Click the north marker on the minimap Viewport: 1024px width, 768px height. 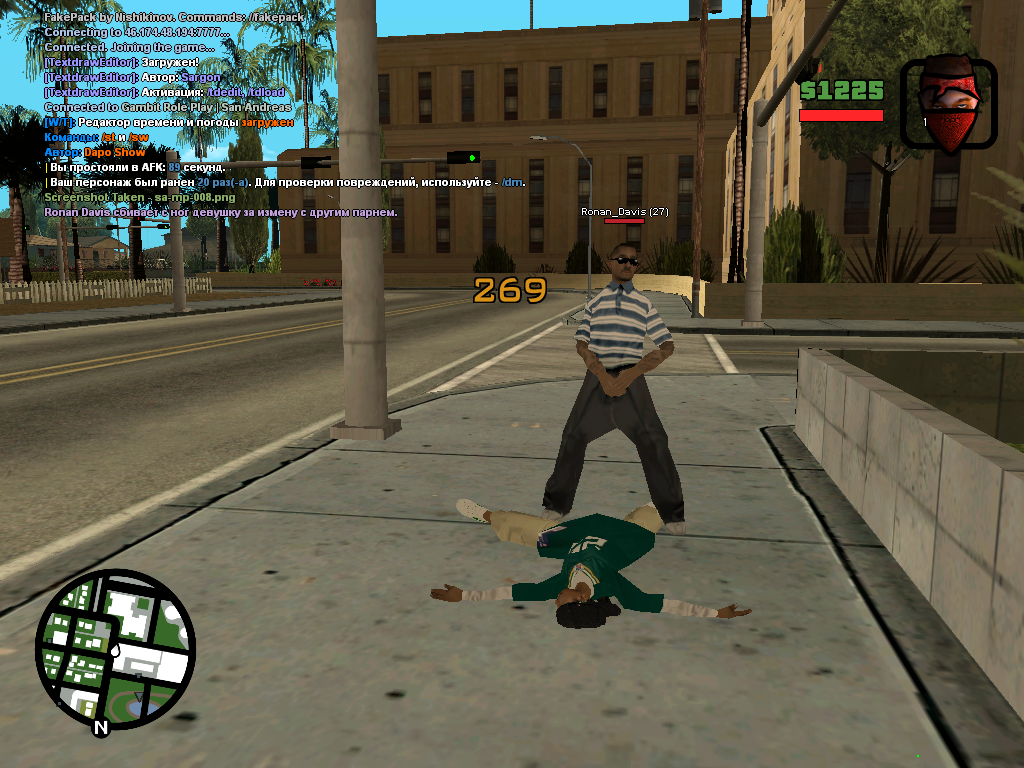(100, 728)
